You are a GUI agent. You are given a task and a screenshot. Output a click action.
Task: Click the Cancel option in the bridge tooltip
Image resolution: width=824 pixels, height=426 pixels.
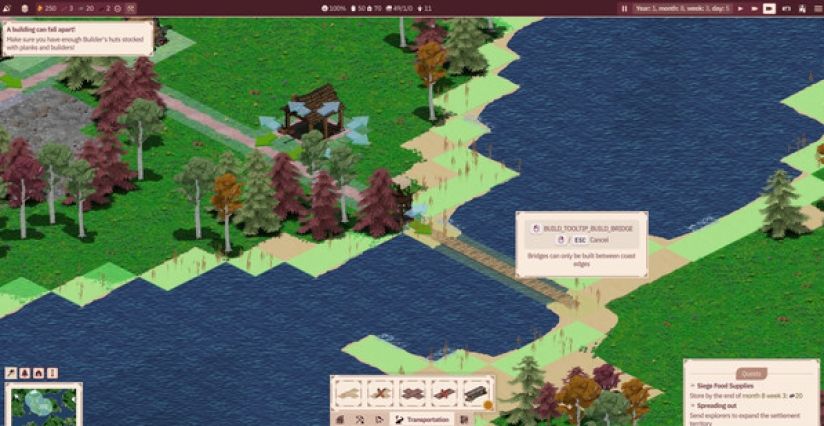click(598, 240)
